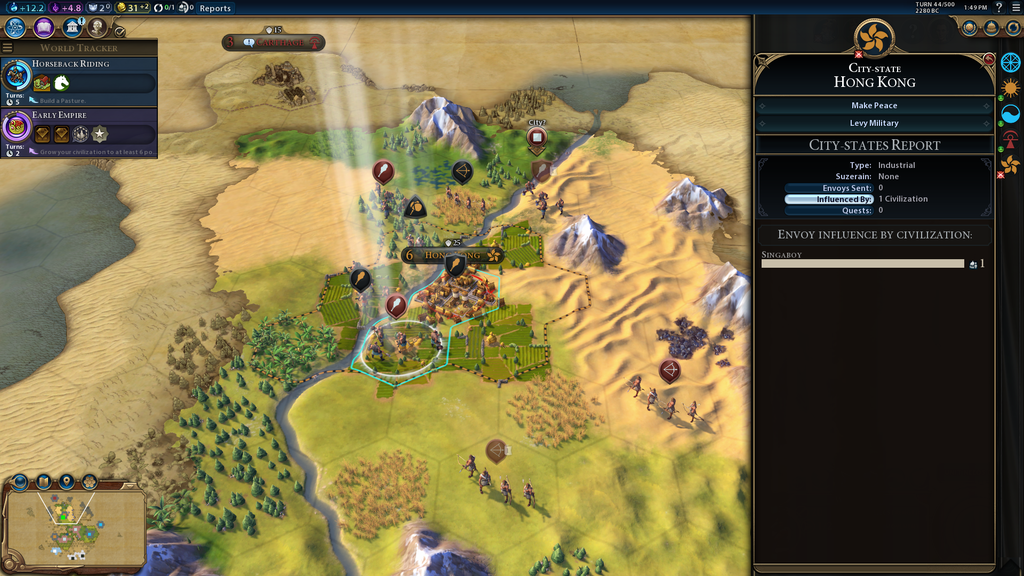Close the Hong Kong city-state panel
1024x576 pixels.
coord(988,60)
